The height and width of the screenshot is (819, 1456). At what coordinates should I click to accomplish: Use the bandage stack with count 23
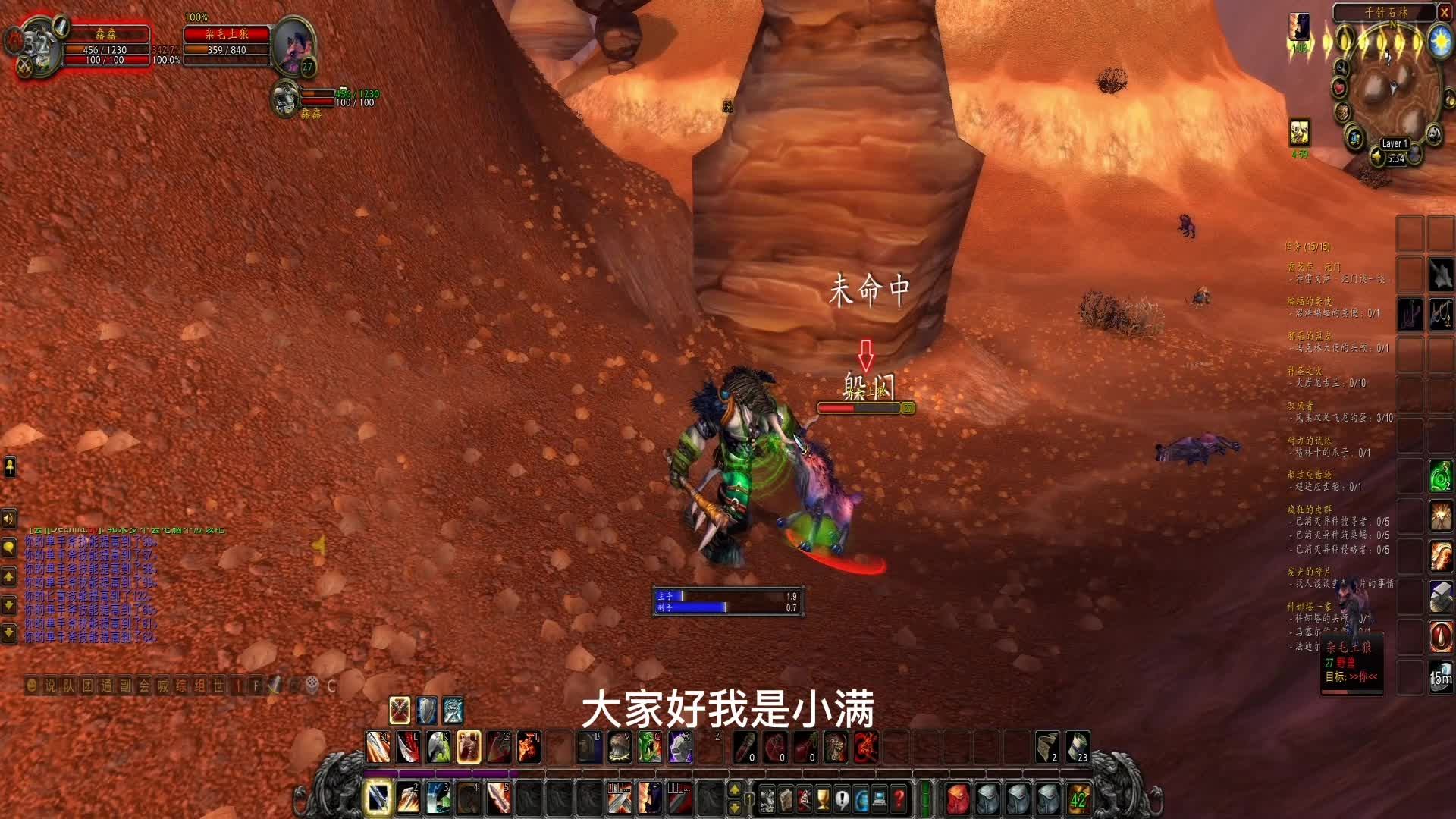coord(1077,748)
